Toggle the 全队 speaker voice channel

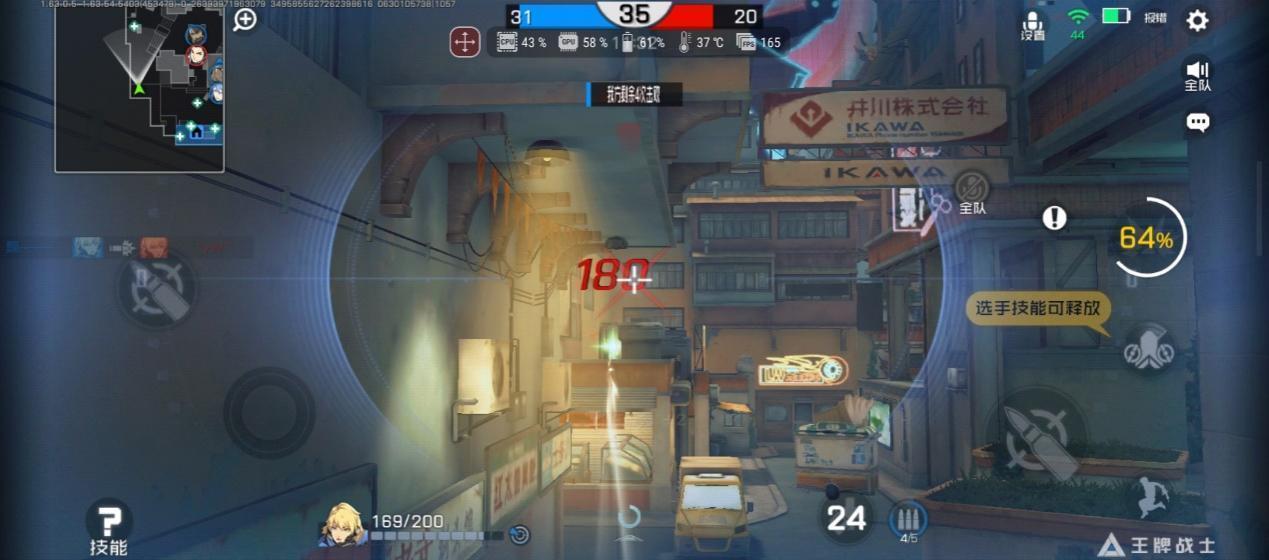(1197, 75)
